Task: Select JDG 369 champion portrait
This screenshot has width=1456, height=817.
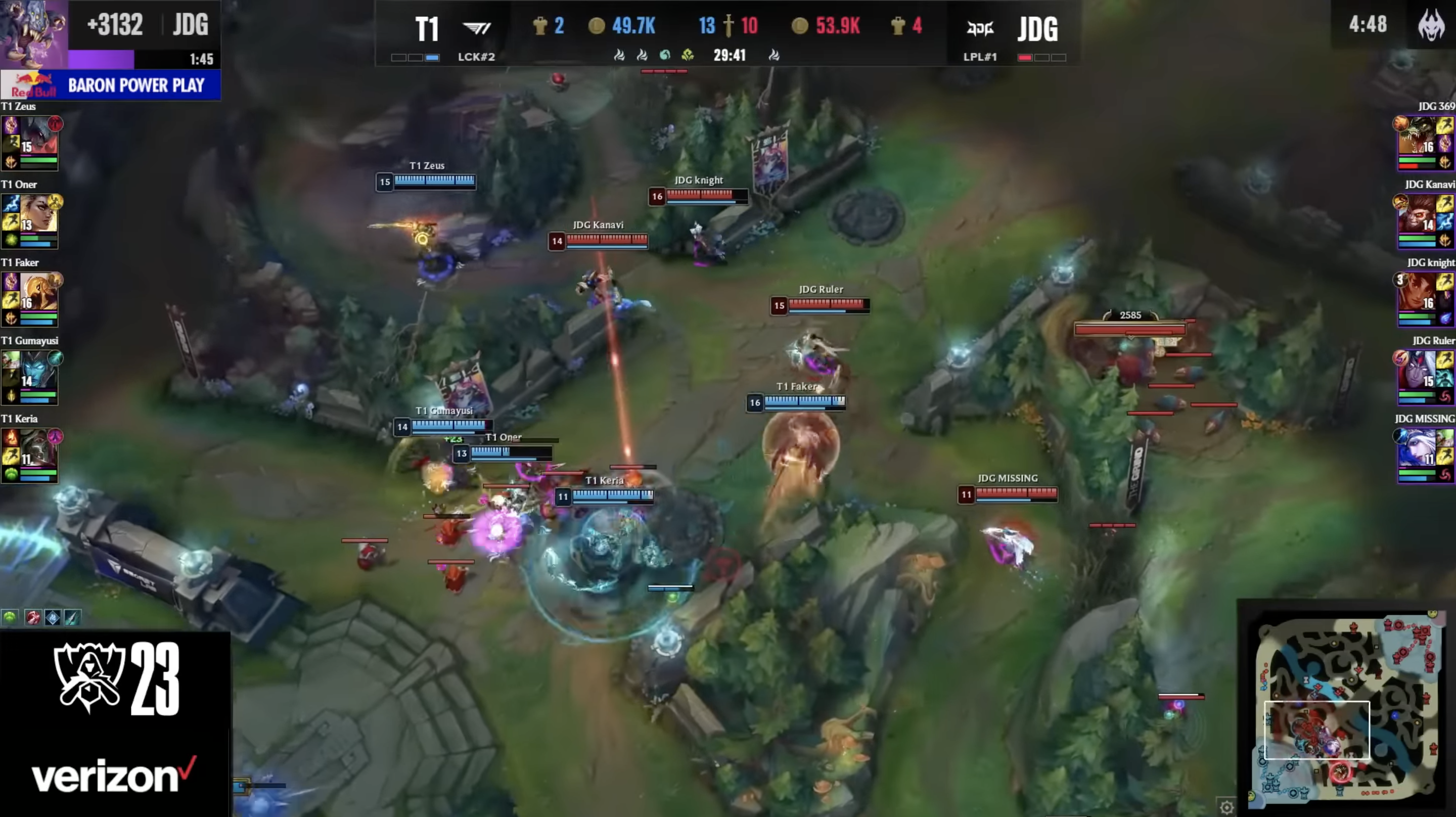Action: (x=1418, y=137)
